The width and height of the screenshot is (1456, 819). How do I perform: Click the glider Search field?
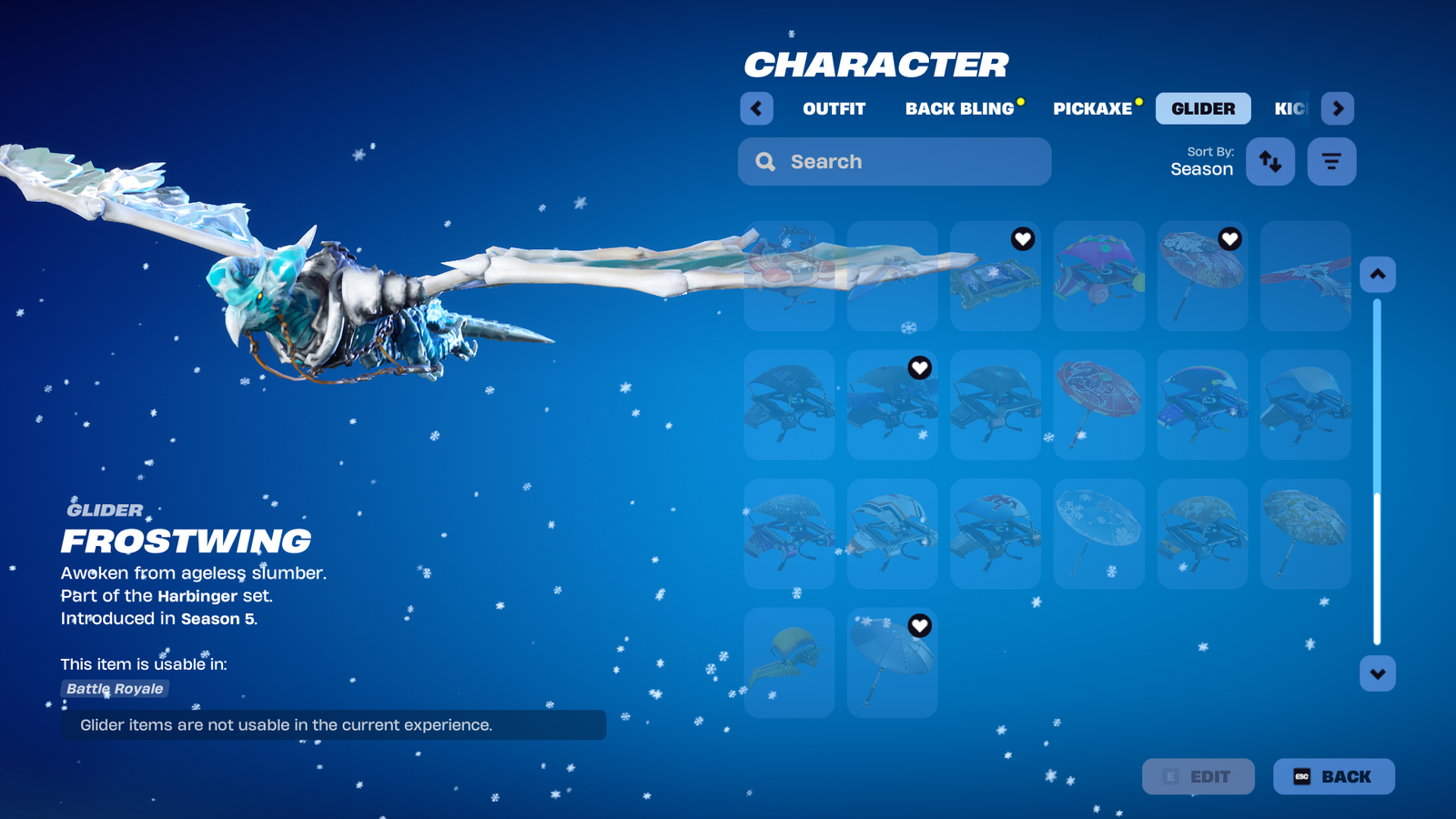click(x=895, y=162)
